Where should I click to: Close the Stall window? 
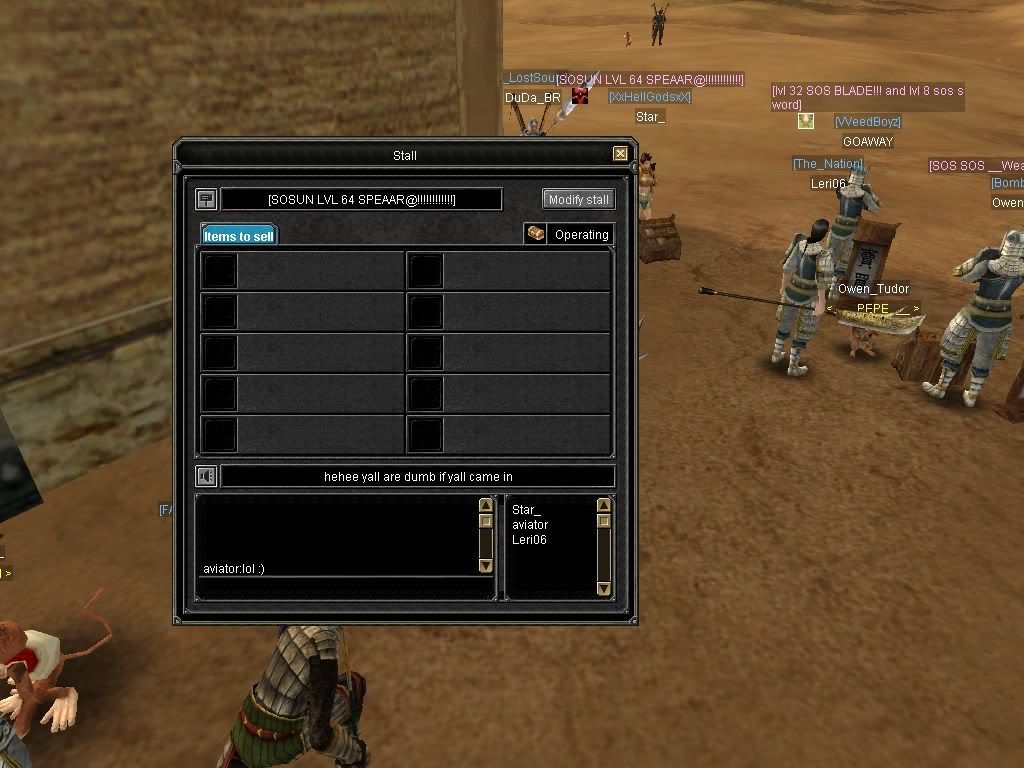pyautogui.click(x=620, y=154)
